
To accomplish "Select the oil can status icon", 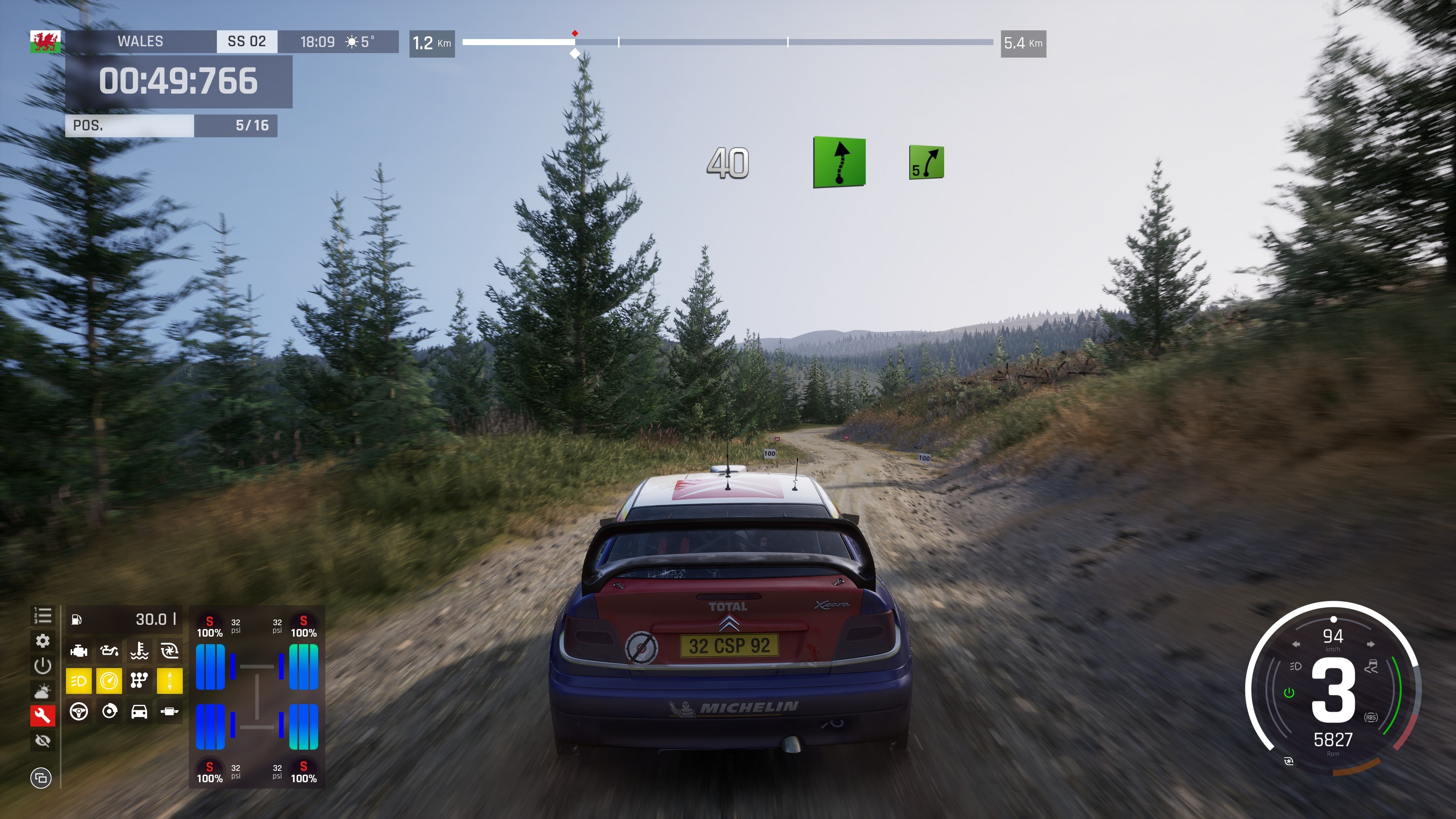I will click(109, 651).
